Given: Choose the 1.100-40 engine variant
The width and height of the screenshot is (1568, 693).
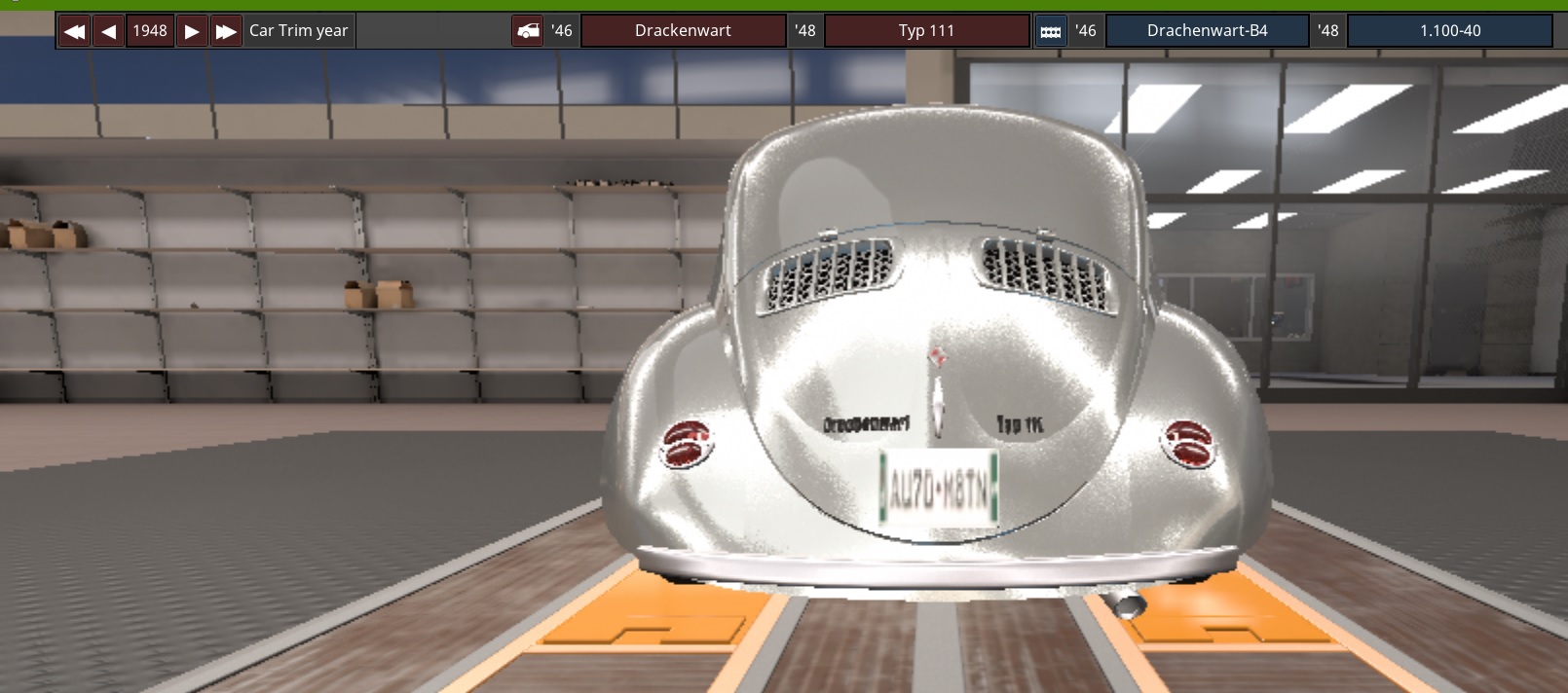Looking at the screenshot, I should coord(1449,31).
